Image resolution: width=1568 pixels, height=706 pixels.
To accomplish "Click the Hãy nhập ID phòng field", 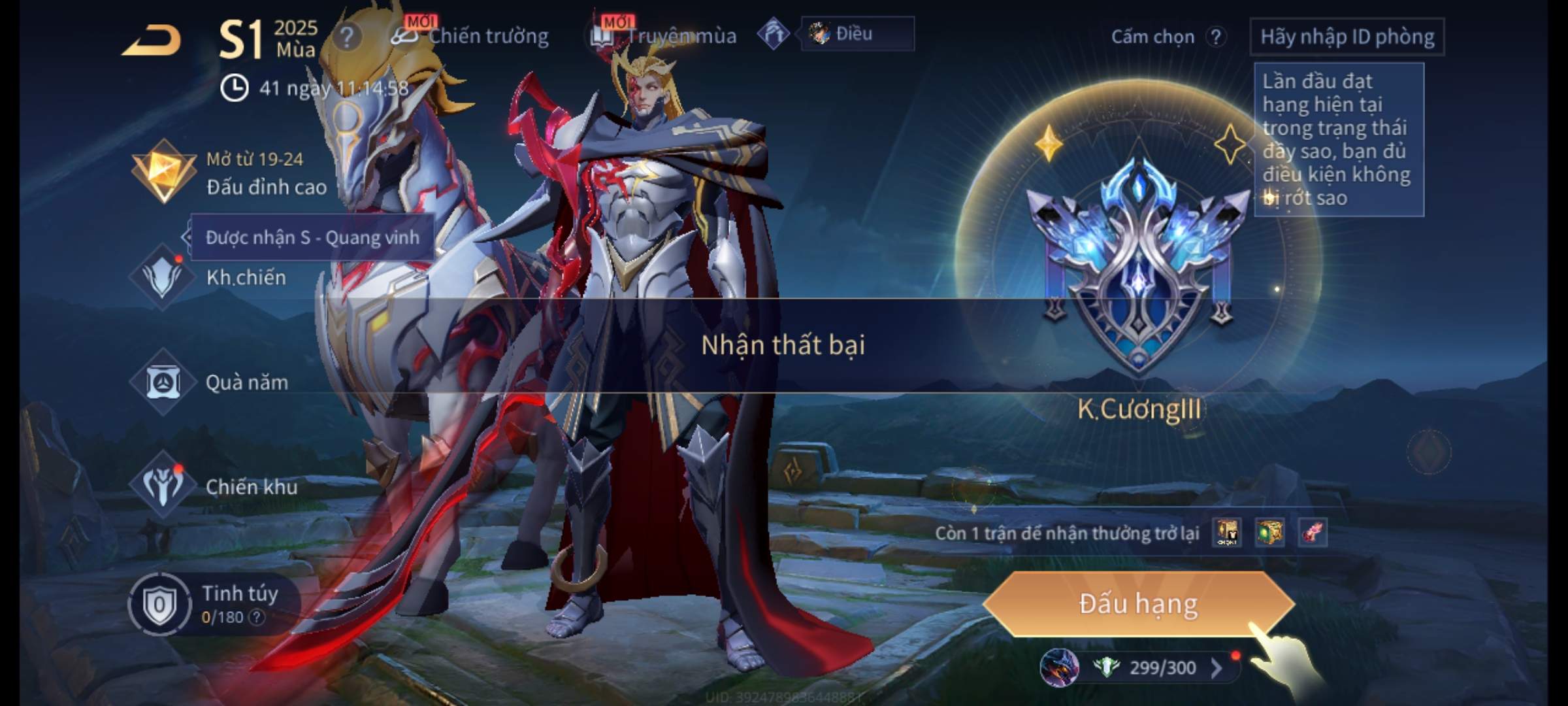I will coord(1347,37).
